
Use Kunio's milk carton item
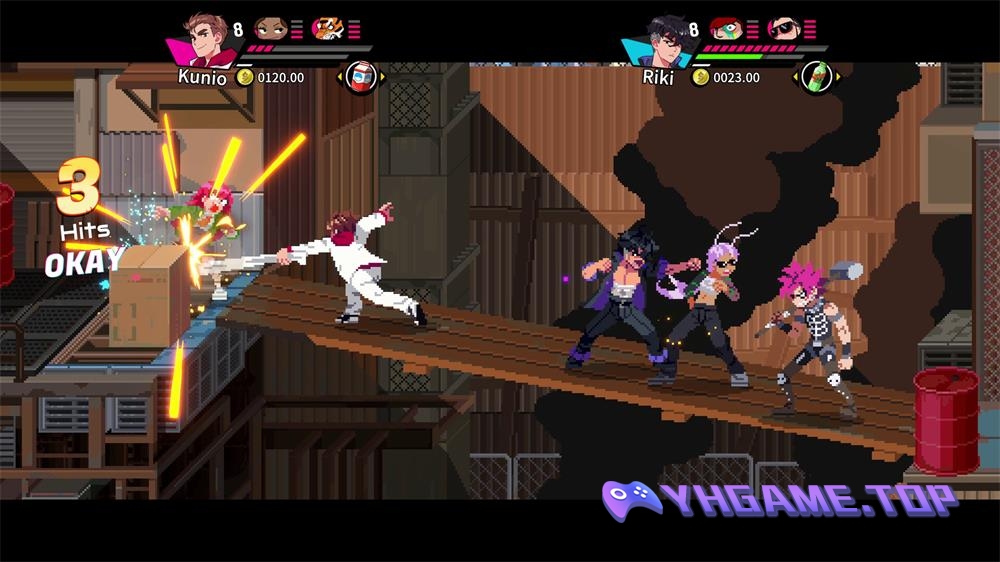[x=360, y=77]
